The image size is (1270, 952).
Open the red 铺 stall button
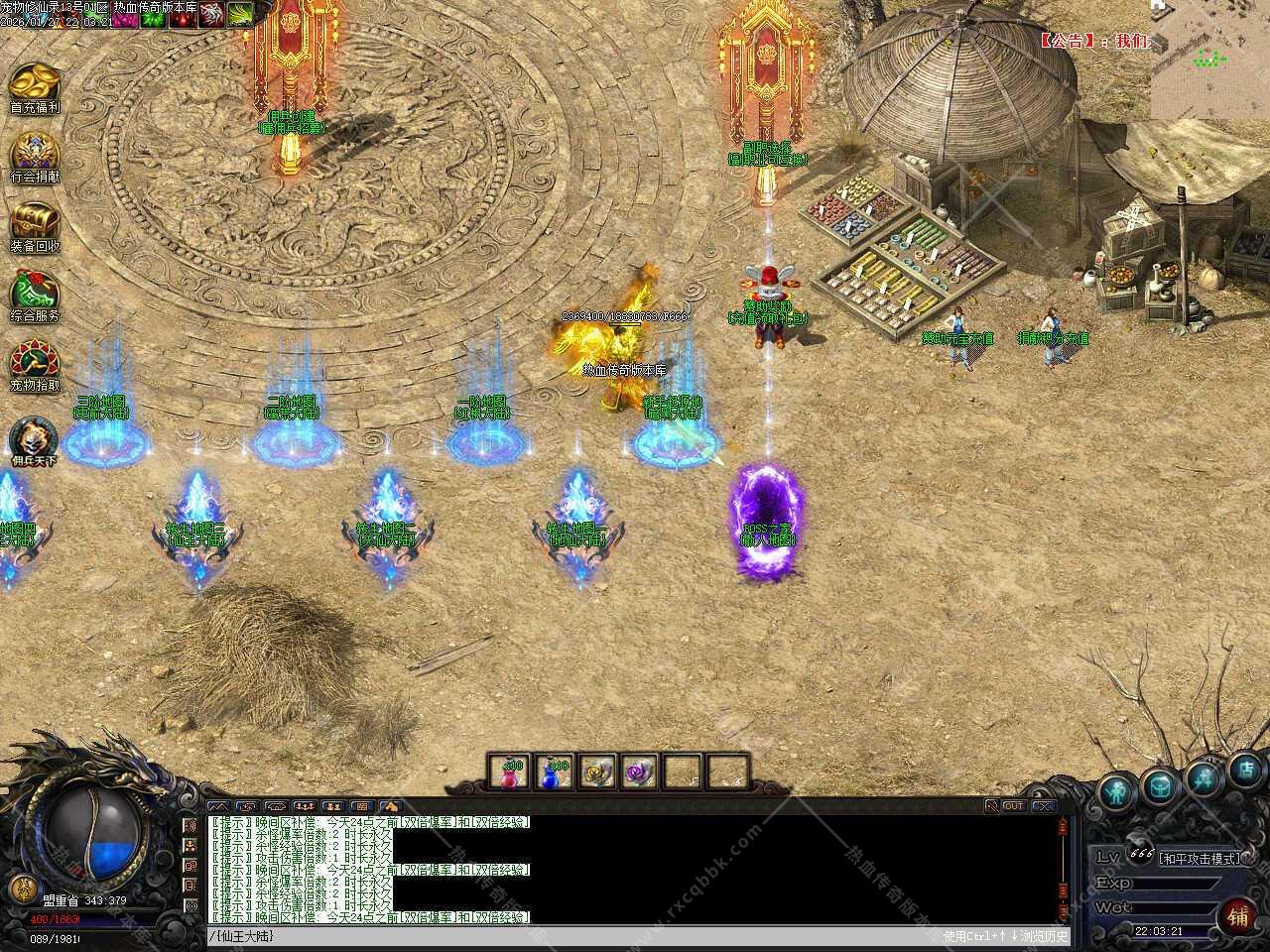tap(1238, 916)
